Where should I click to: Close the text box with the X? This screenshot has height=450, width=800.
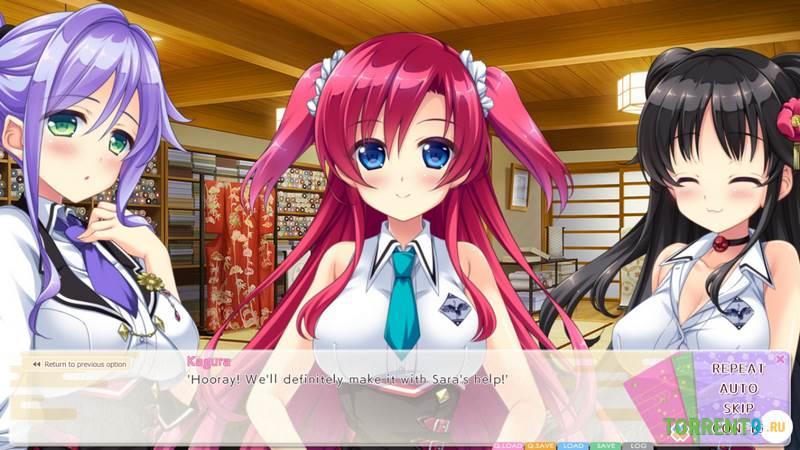tap(780, 358)
